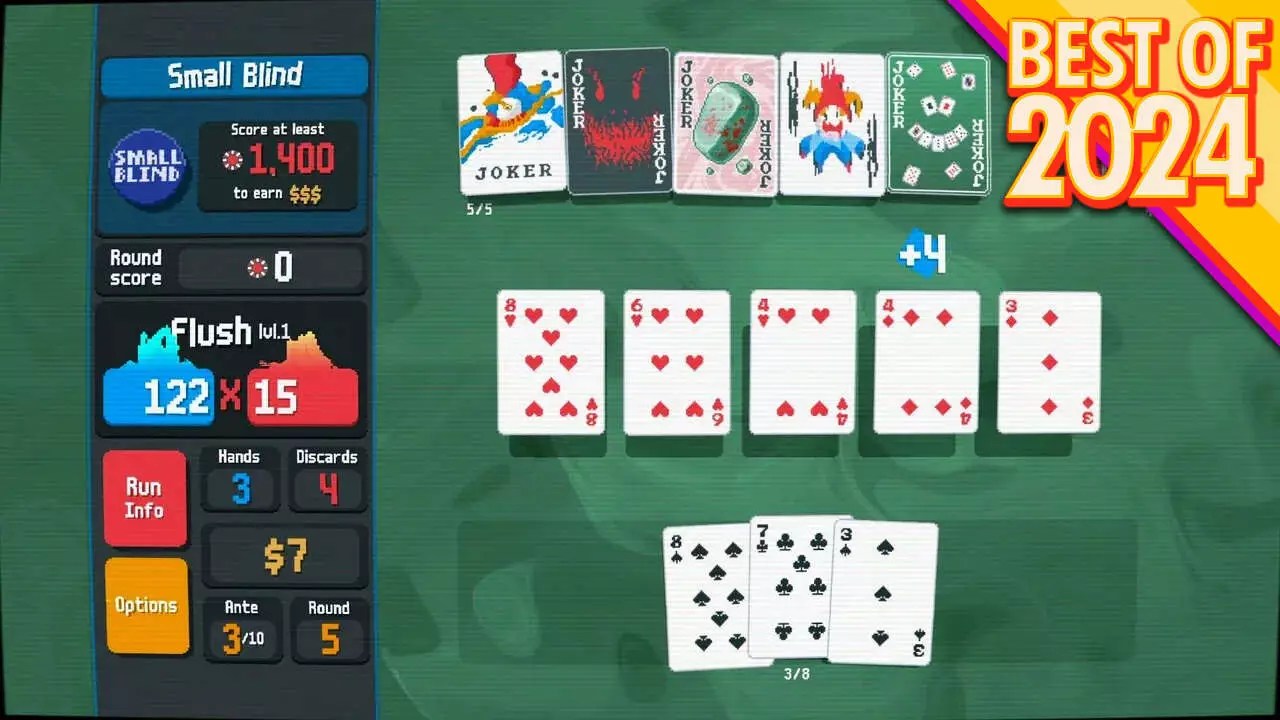Click the red chip icon beside 1,400
This screenshot has height=720, width=1280.
tap(232, 157)
